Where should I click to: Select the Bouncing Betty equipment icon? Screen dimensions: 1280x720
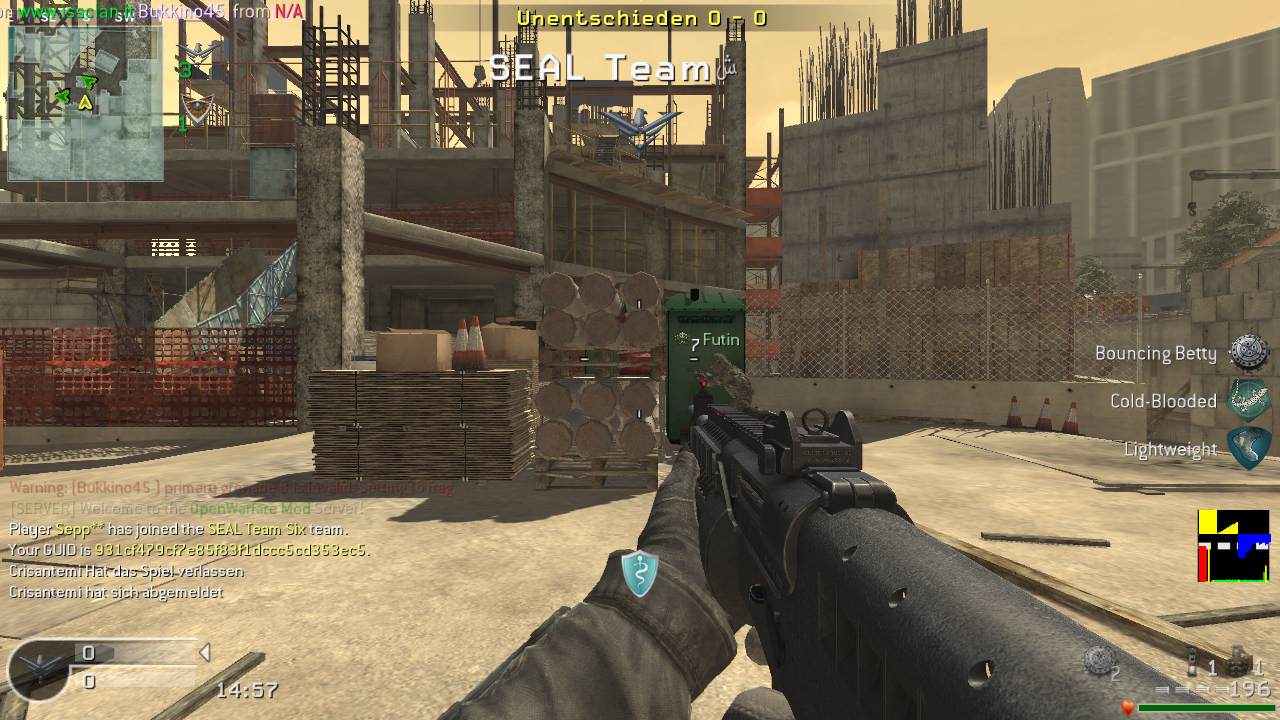click(x=1249, y=352)
